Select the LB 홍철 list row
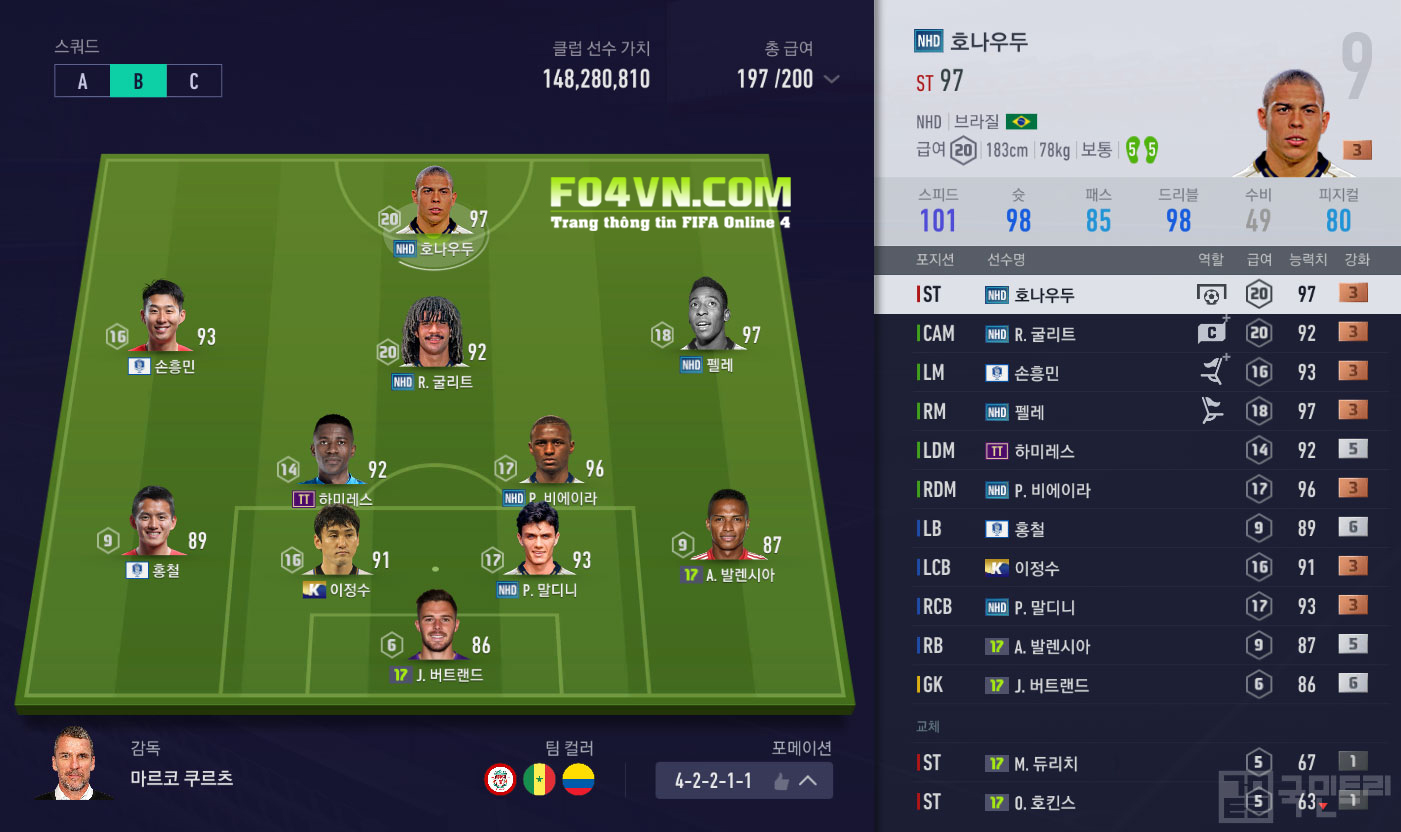Viewport: 1401px width, 832px height. coord(1137,529)
